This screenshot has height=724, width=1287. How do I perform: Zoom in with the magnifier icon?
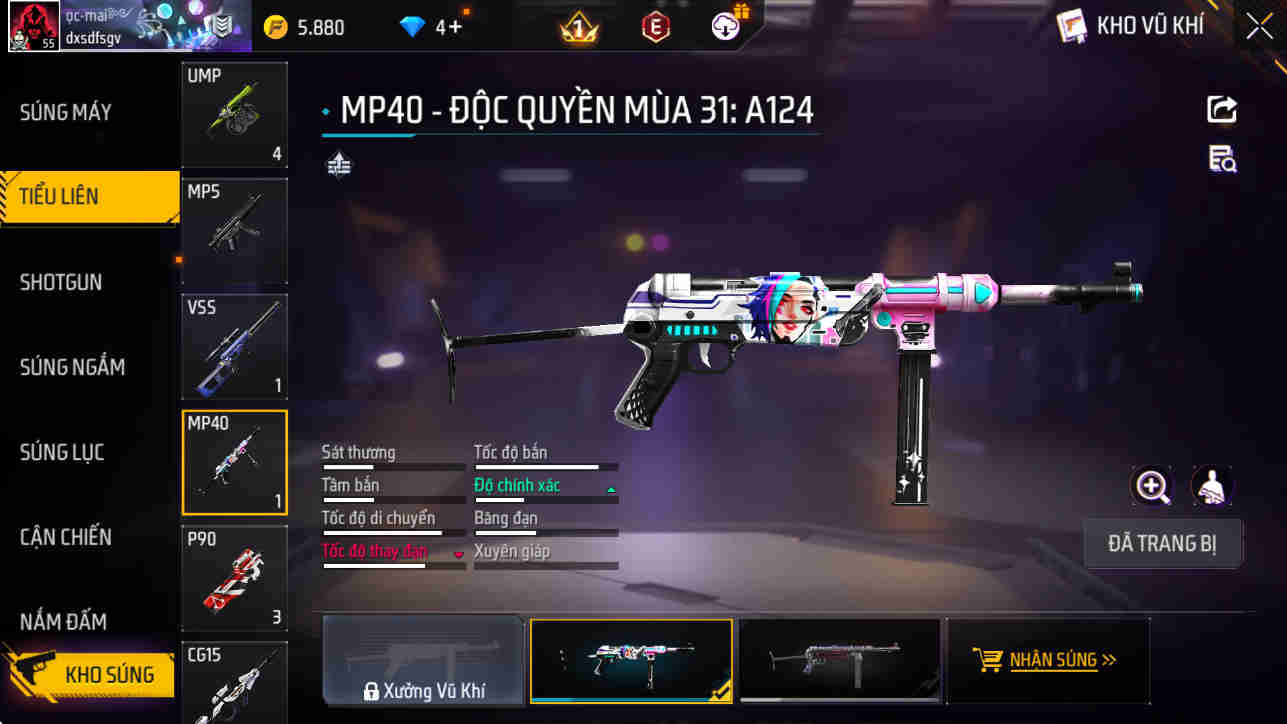(1152, 487)
